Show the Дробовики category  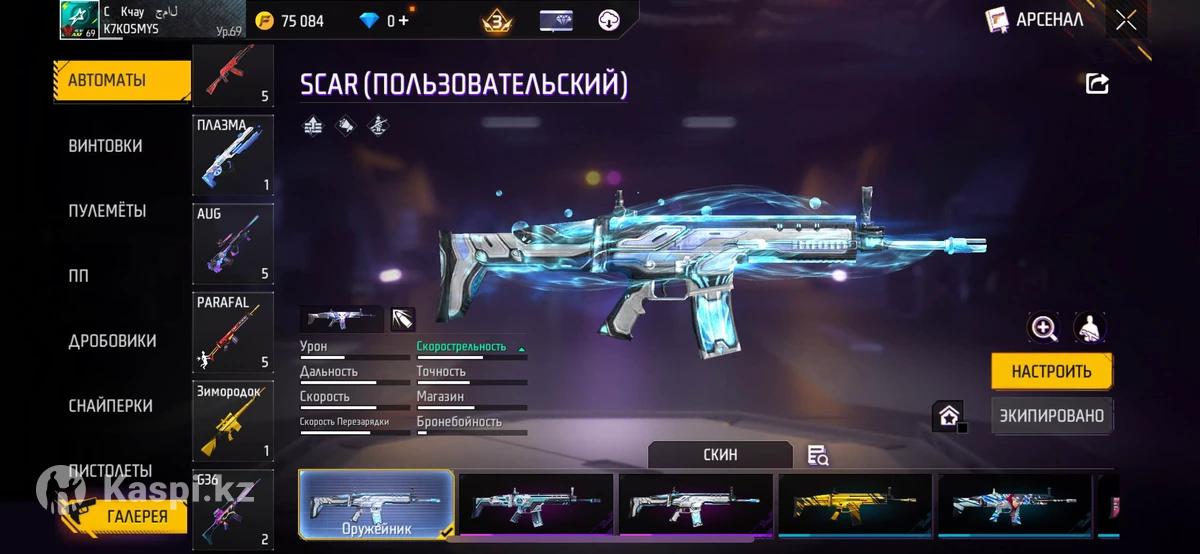tap(112, 341)
